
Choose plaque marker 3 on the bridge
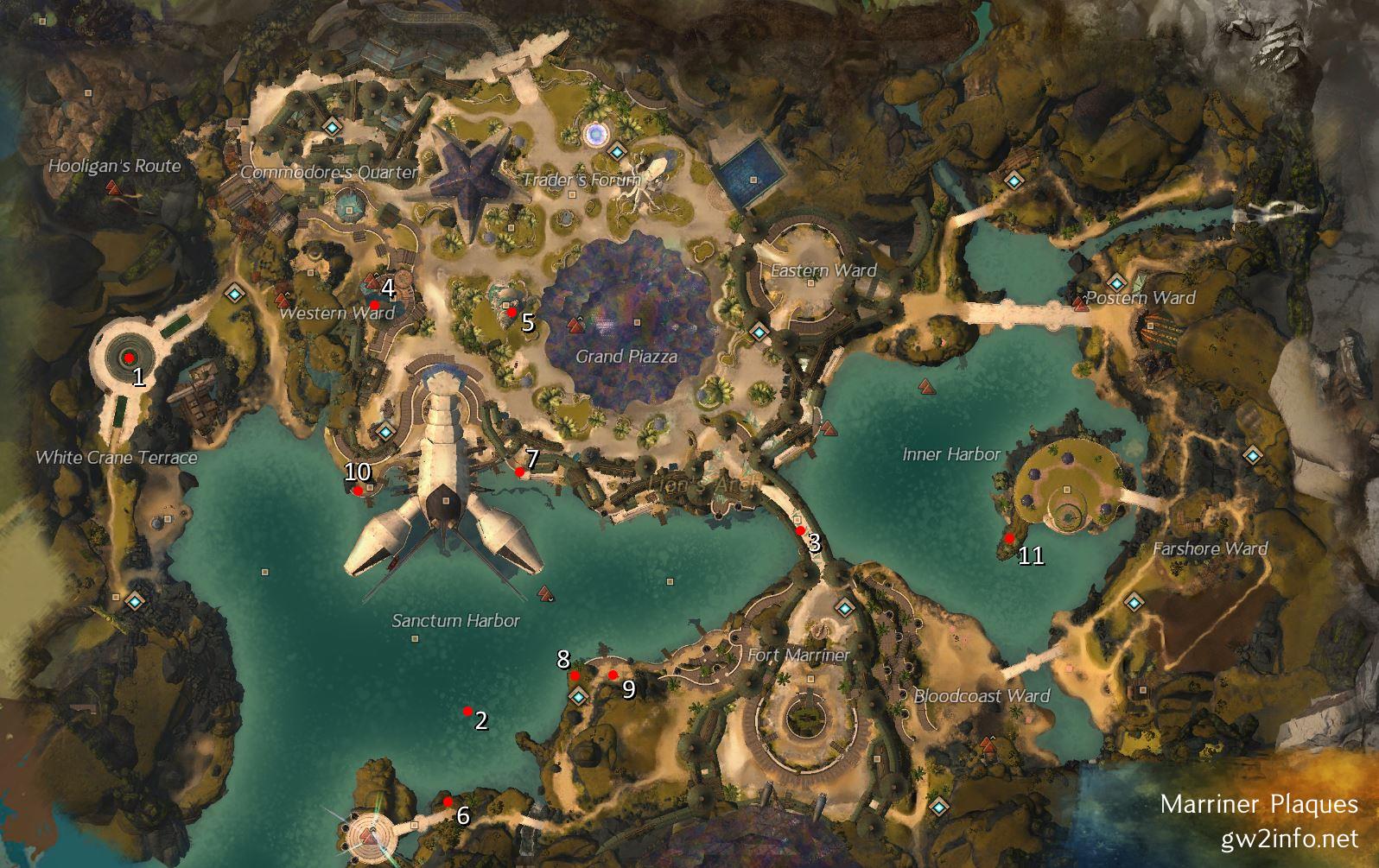click(x=800, y=530)
